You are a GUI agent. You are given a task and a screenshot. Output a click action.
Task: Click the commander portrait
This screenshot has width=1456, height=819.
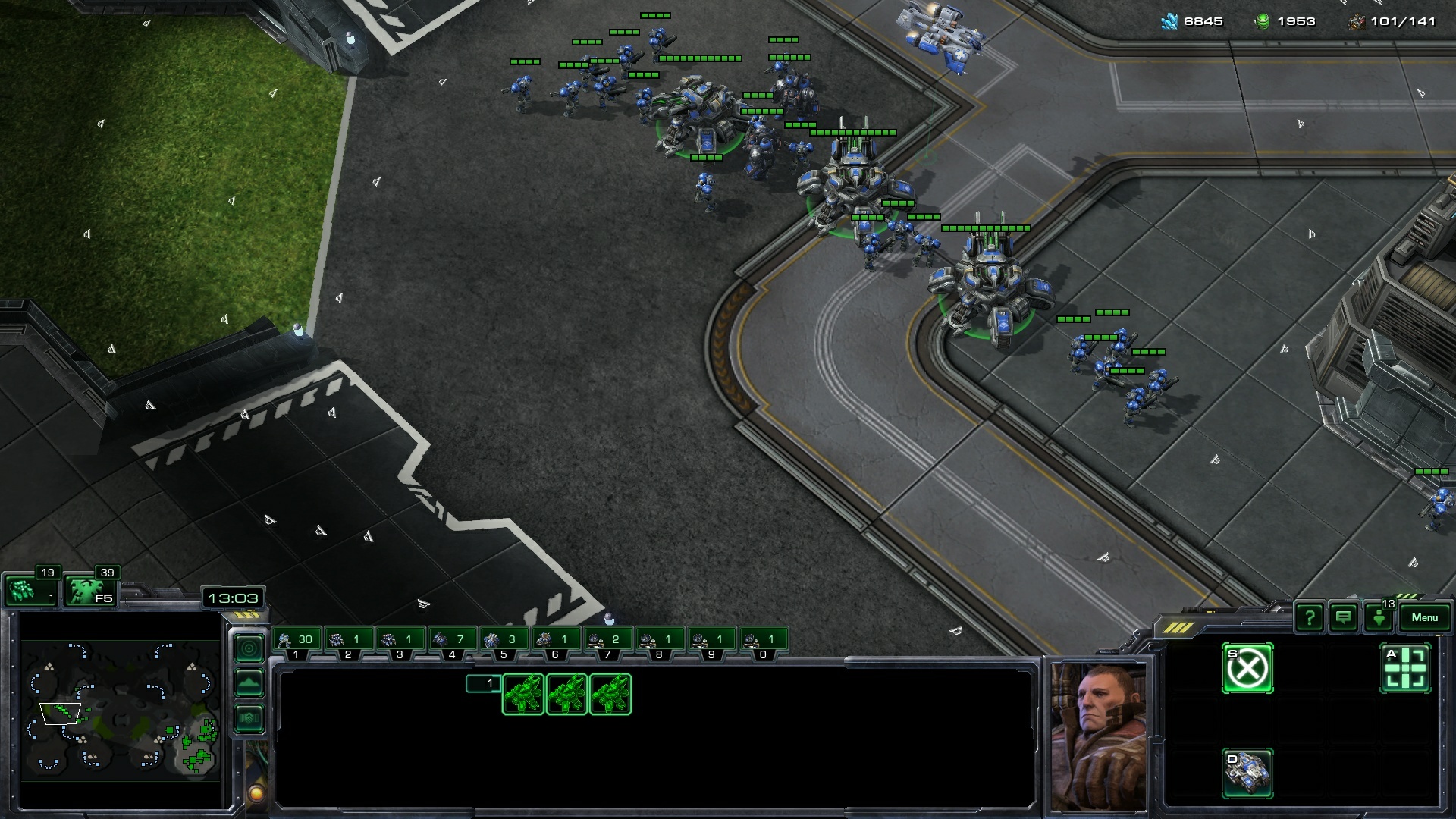click(1098, 736)
